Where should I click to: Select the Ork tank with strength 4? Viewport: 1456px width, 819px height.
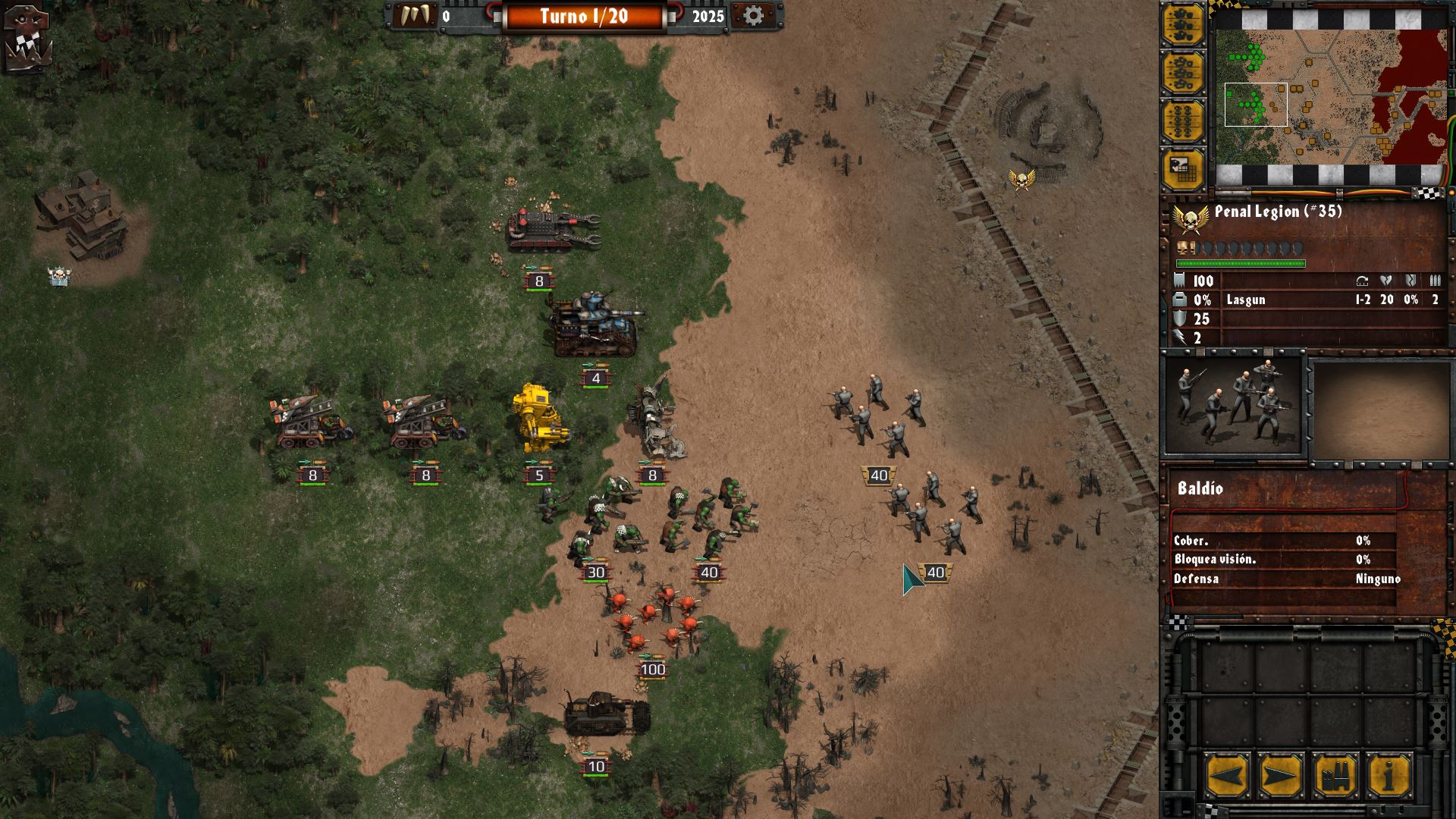pyautogui.click(x=594, y=325)
